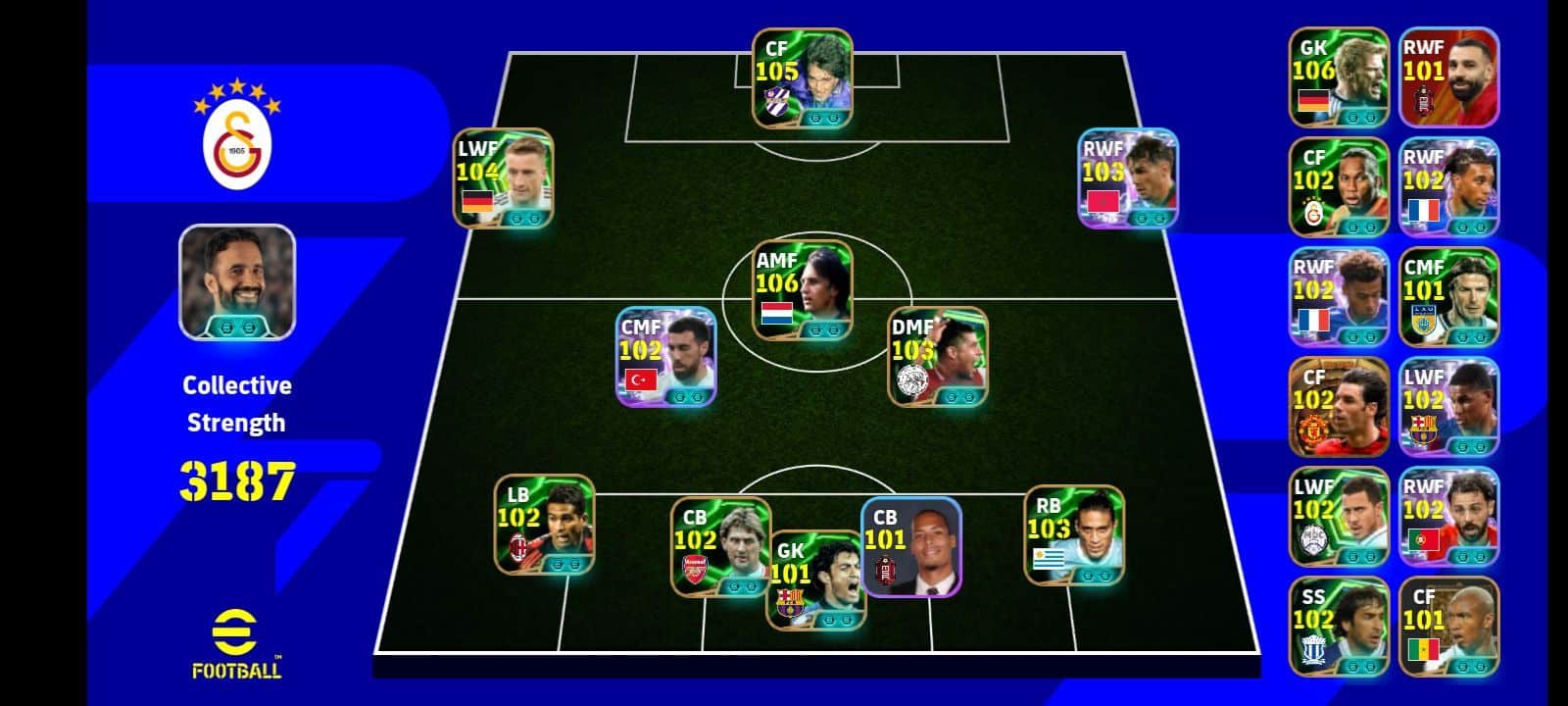The image size is (1568, 706).
Task: Select the RWF 103 Morocco winger card
Action: click(x=1127, y=178)
